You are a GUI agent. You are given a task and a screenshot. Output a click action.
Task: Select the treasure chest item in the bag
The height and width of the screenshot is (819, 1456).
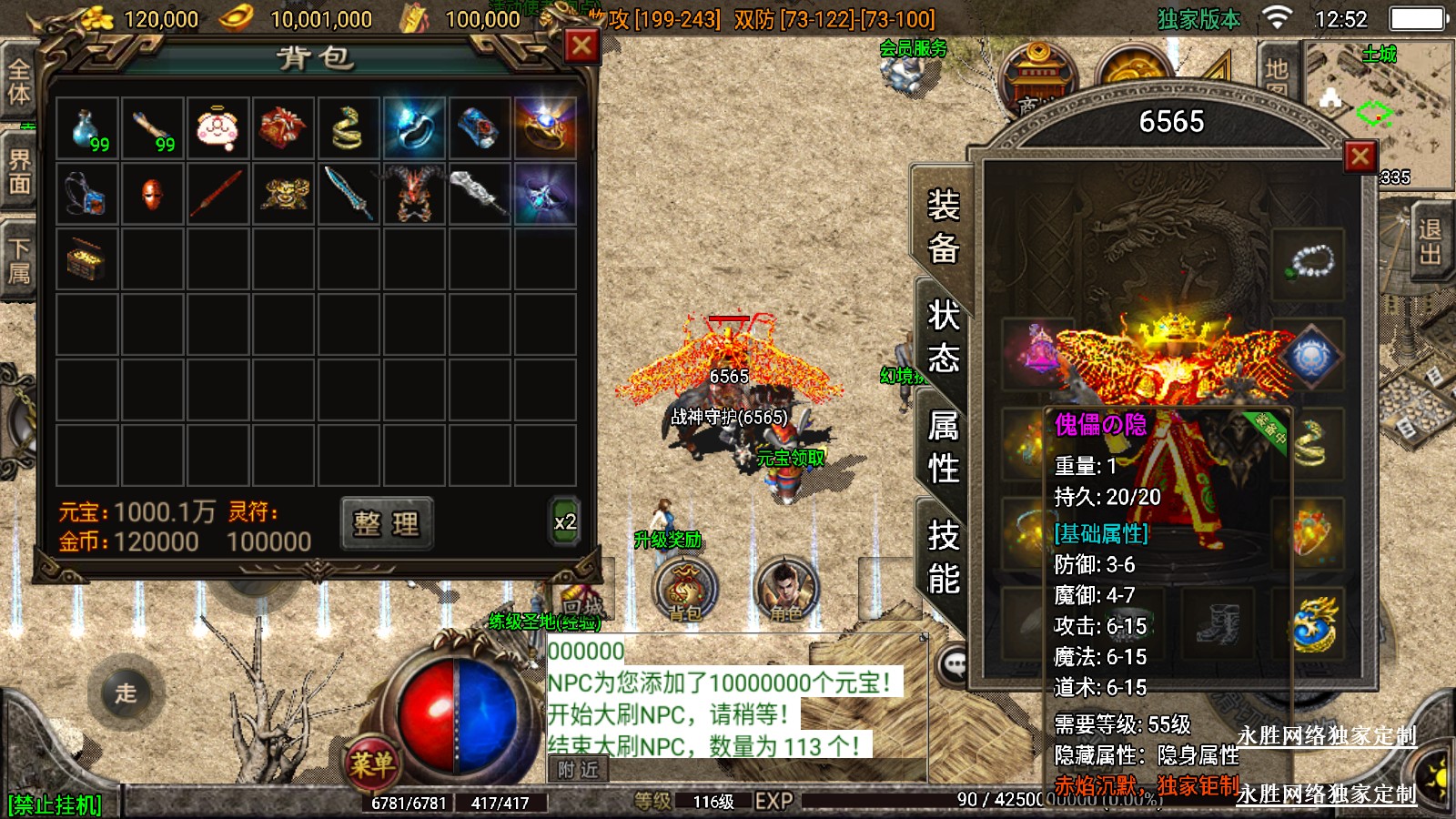(87, 259)
